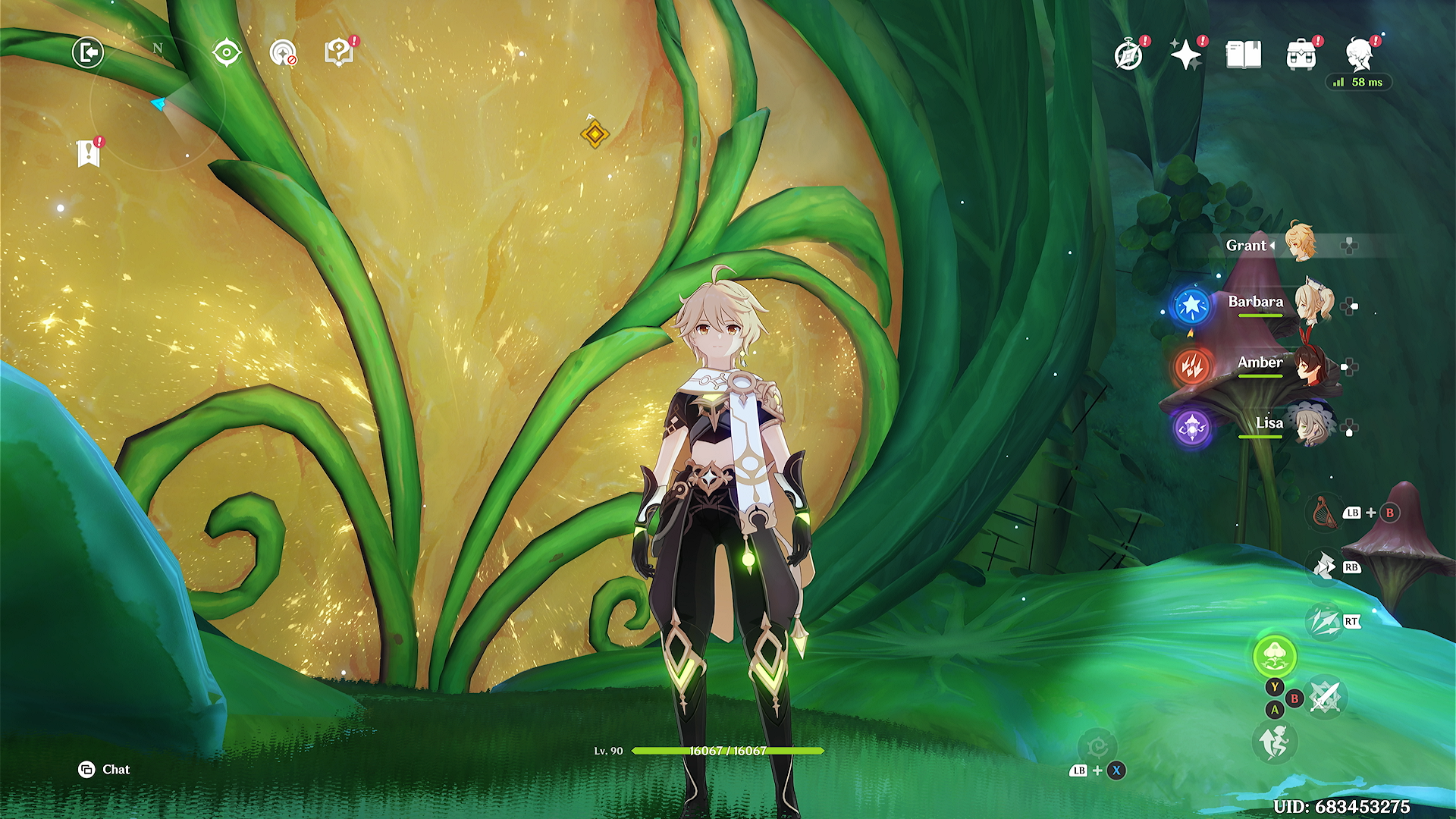Open the quest bookmark icon
Image resolution: width=1456 pixels, height=819 pixels.
click(x=89, y=153)
